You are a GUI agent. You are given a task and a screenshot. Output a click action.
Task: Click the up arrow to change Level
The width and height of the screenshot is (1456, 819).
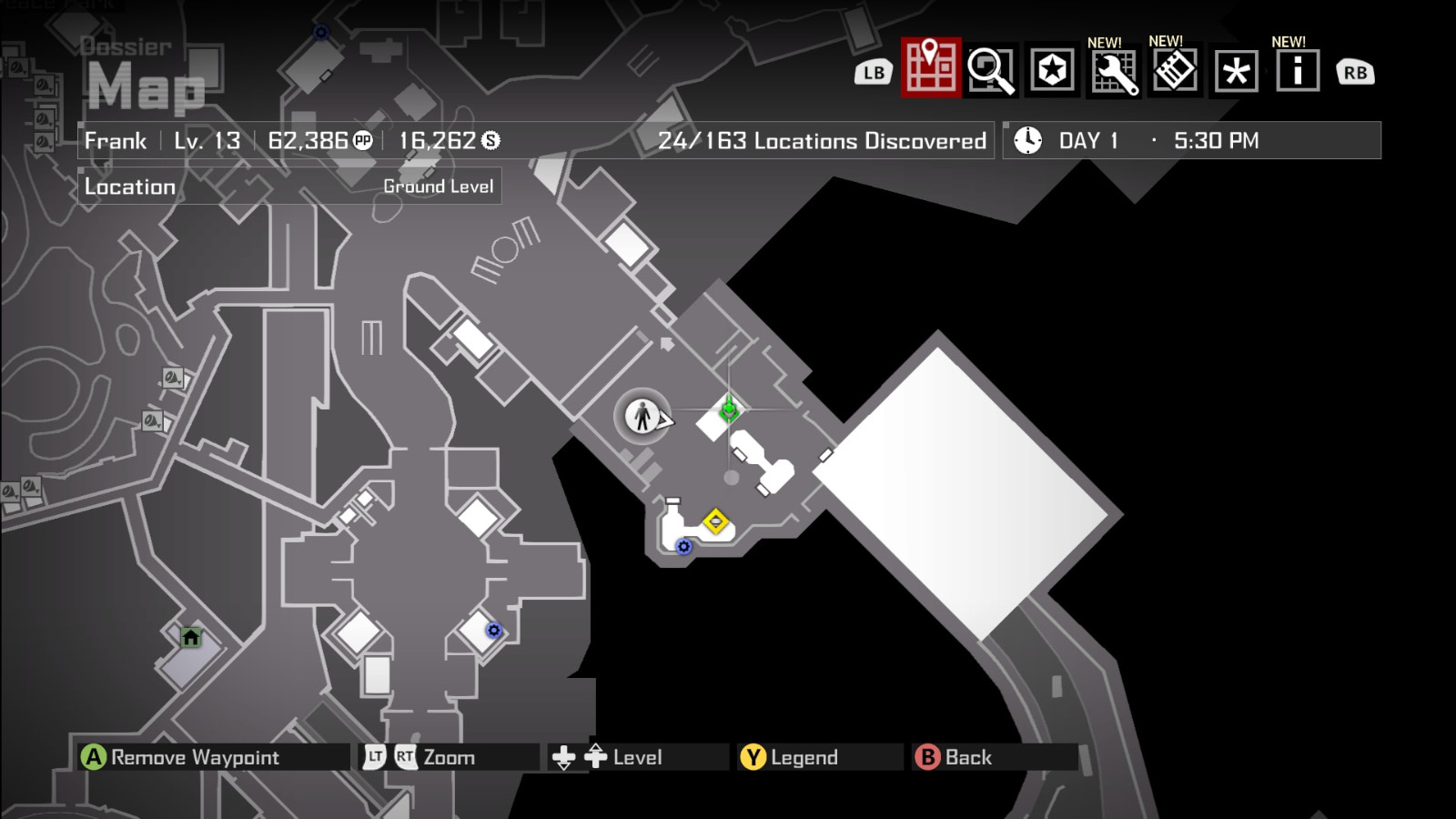tap(593, 754)
